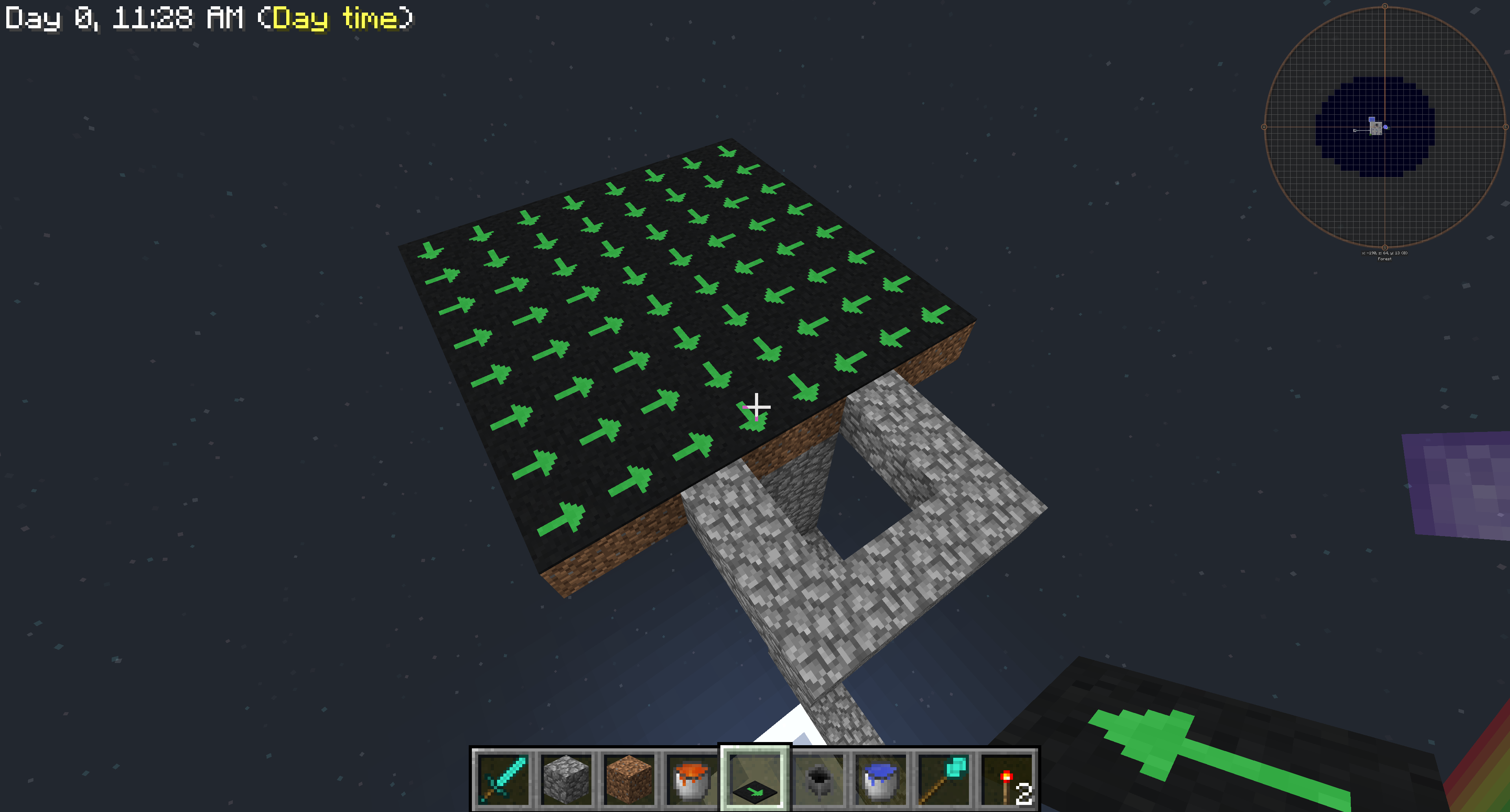
Task: Click the N compass marker on the minimap
Action: point(1385,6)
